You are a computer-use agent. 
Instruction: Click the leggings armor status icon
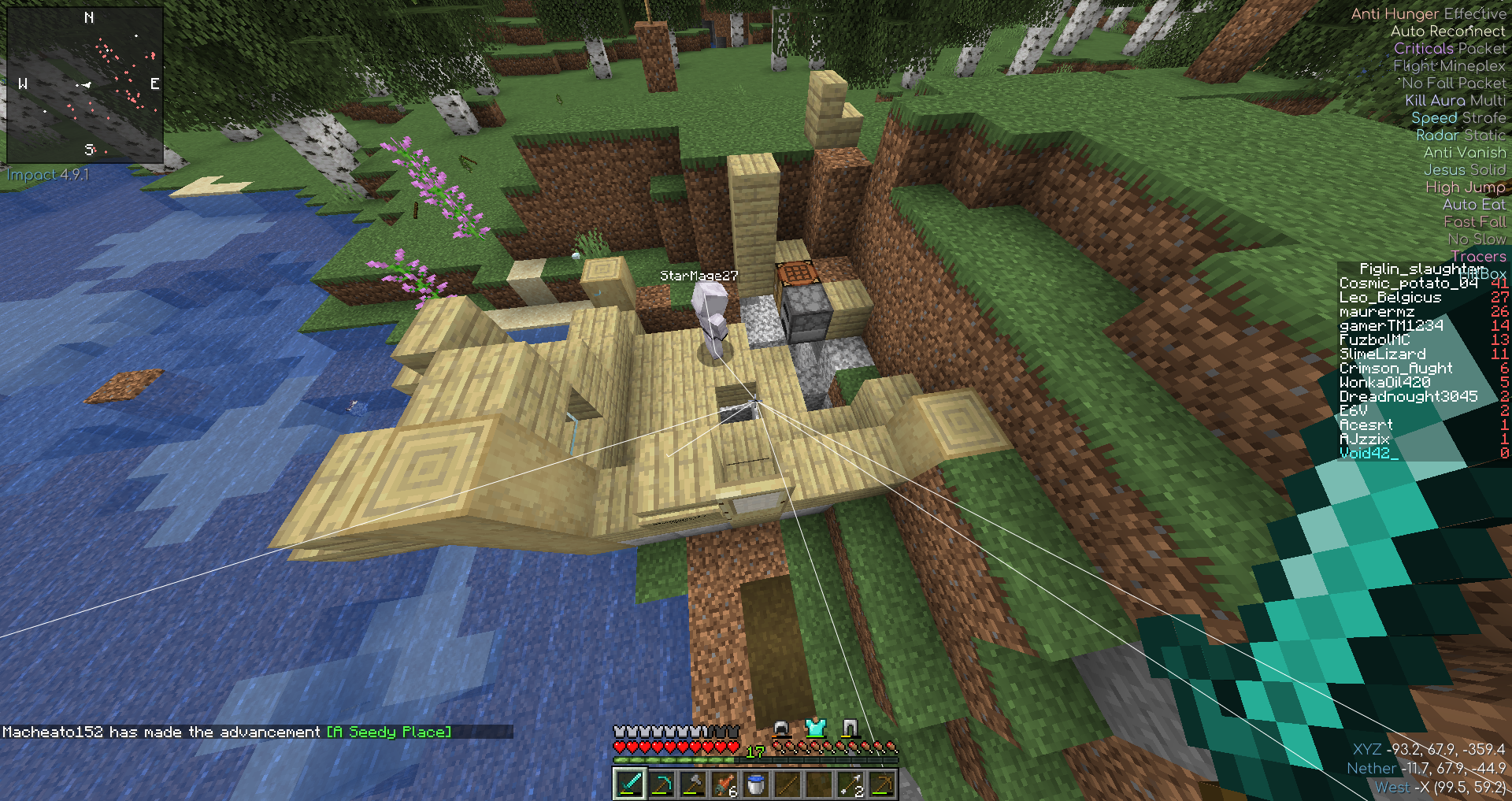coord(850,729)
